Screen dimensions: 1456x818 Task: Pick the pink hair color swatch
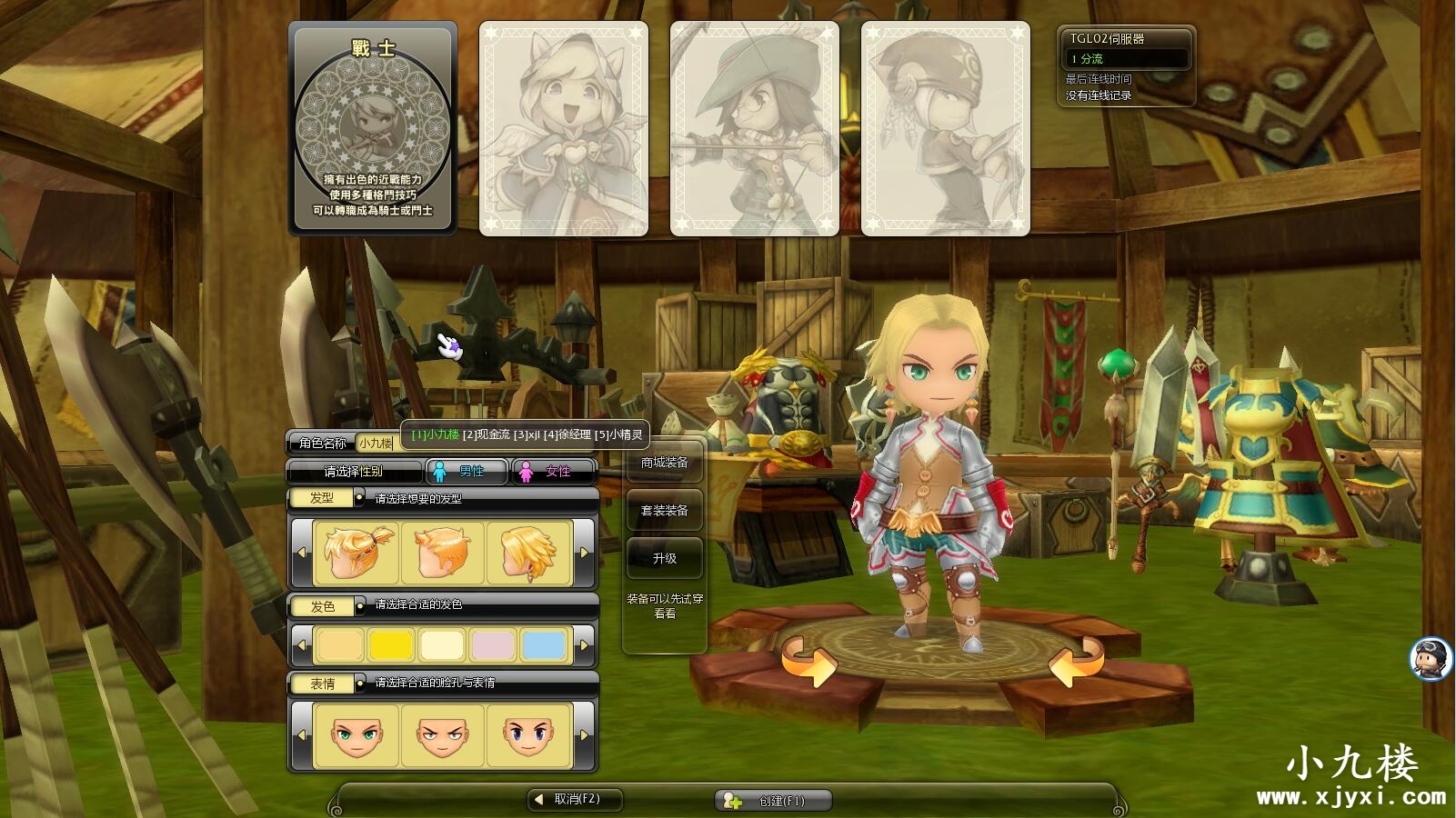pos(493,645)
